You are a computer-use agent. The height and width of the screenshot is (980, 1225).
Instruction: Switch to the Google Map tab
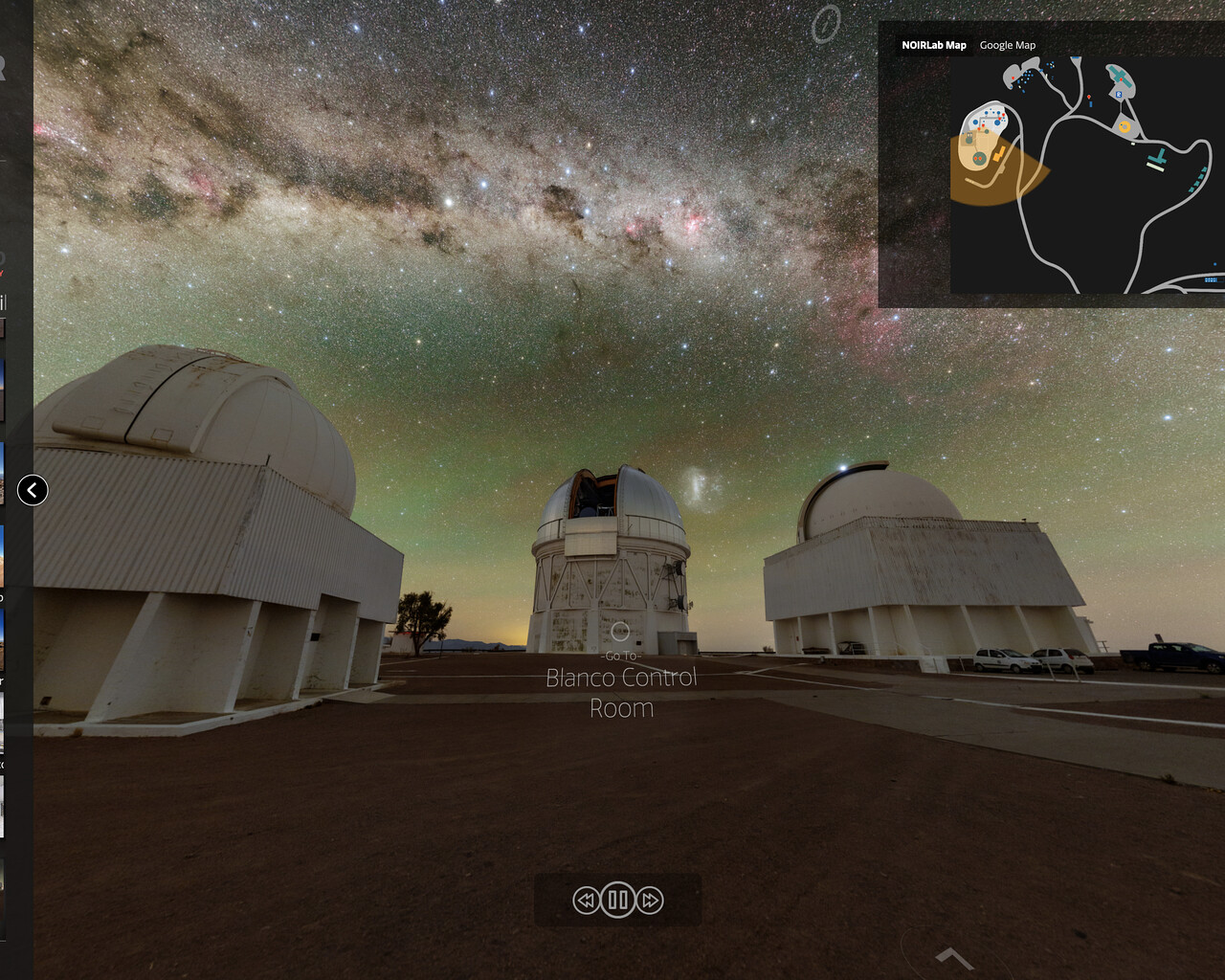coord(1007,45)
